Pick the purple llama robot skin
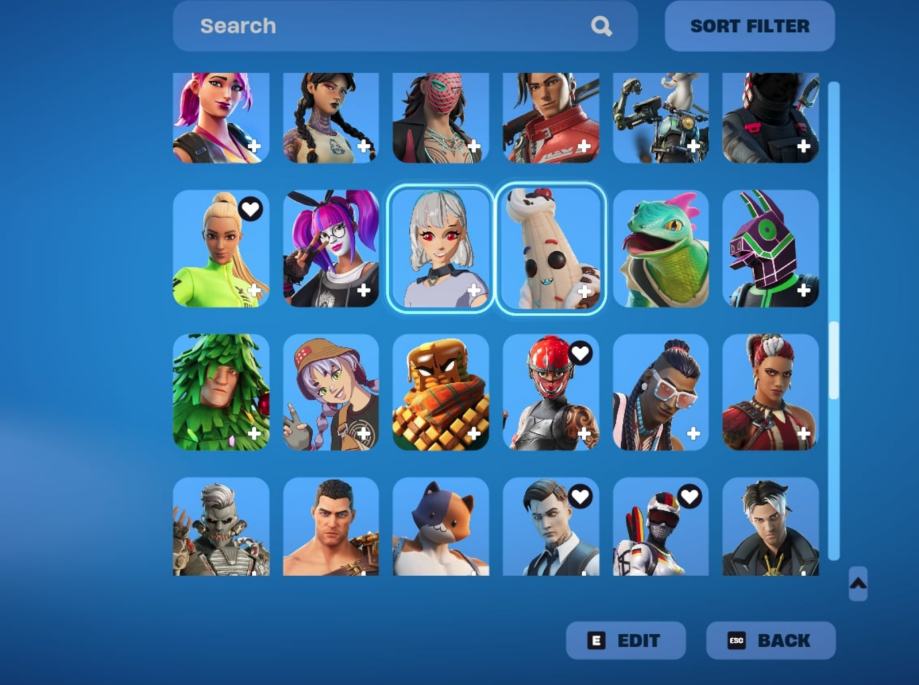The width and height of the screenshot is (919, 685). coord(770,249)
